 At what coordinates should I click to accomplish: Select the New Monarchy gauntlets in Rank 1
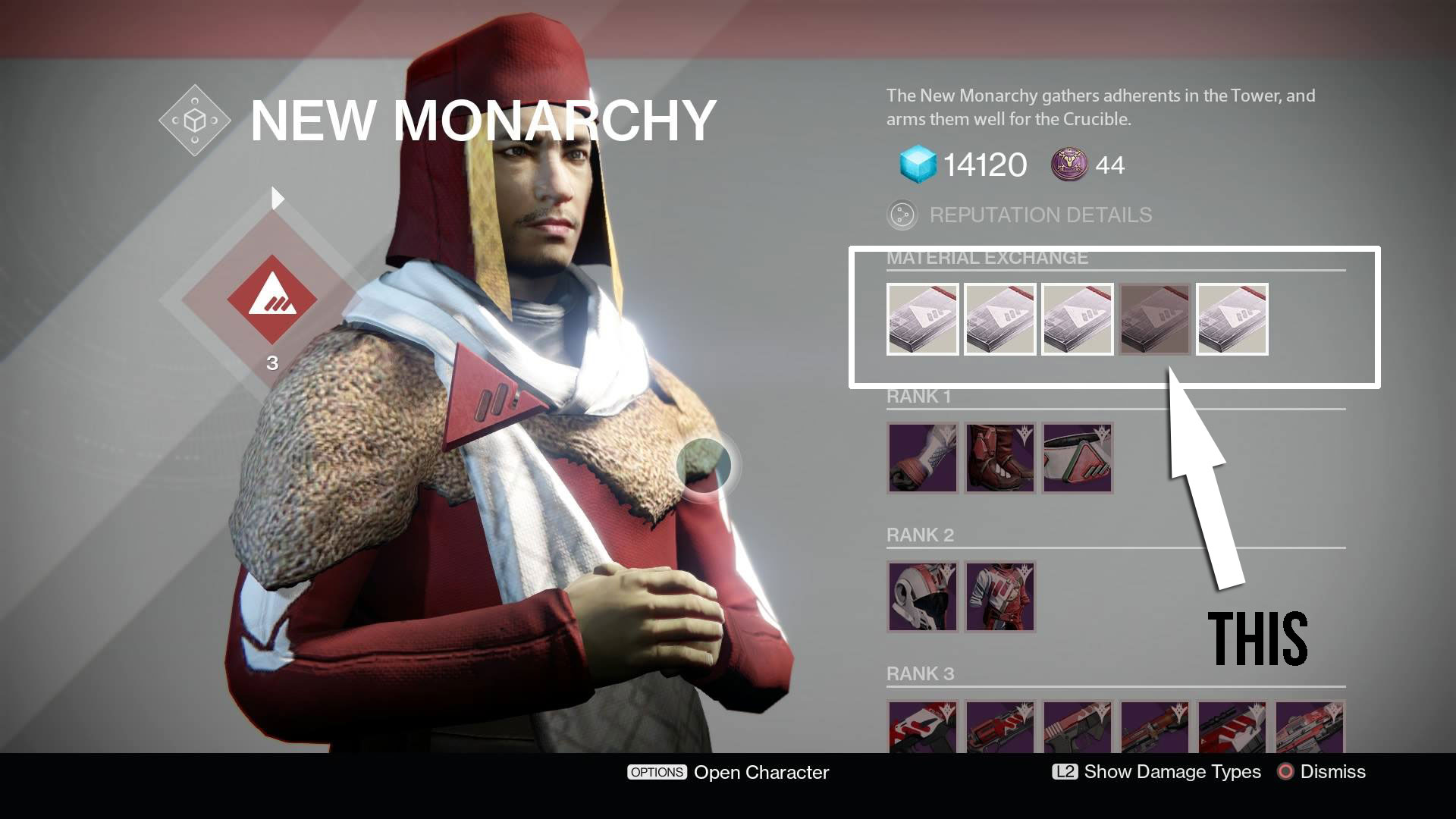[x=922, y=458]
